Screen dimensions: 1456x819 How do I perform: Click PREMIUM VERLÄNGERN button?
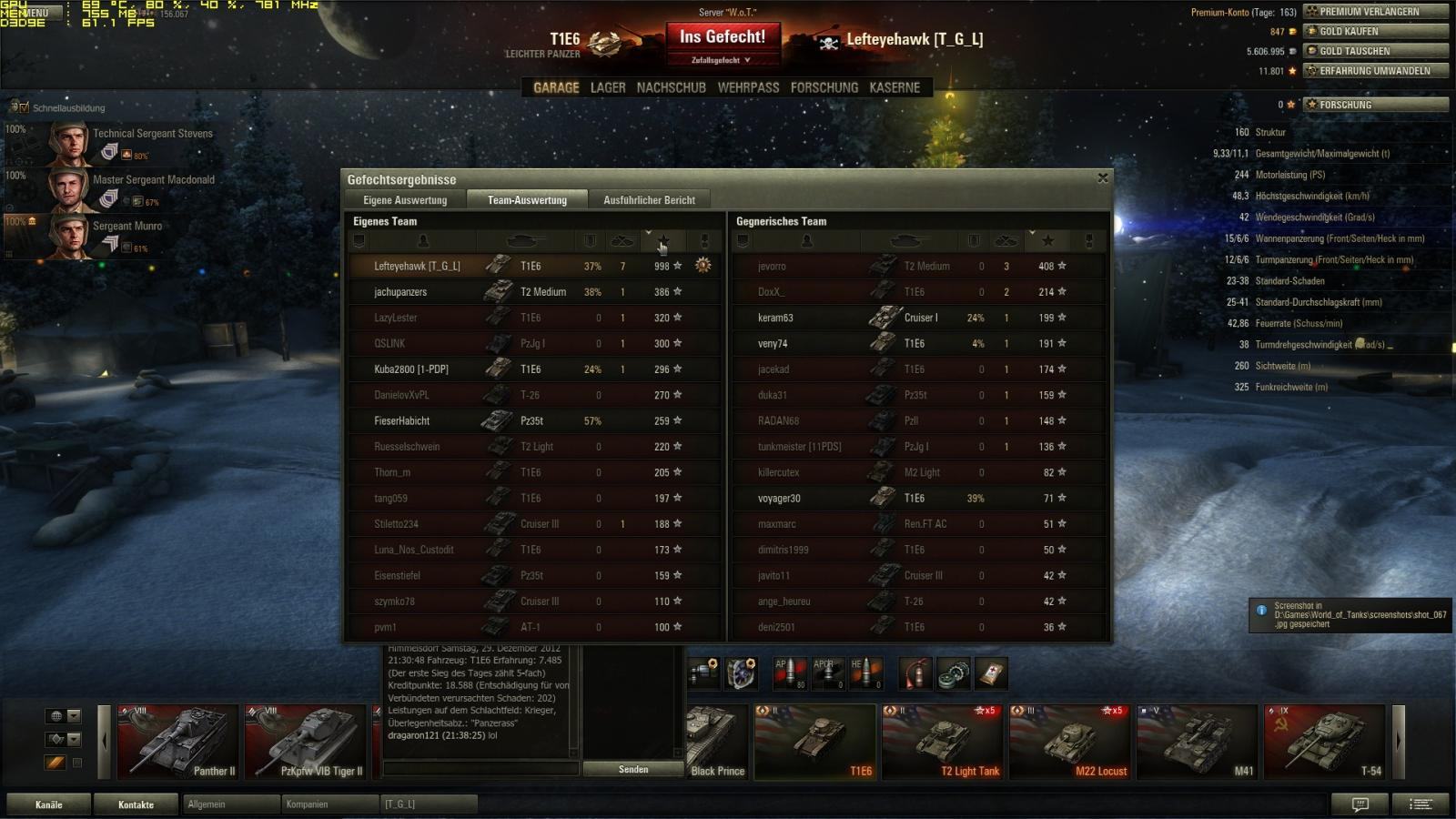pos(1375,12)
